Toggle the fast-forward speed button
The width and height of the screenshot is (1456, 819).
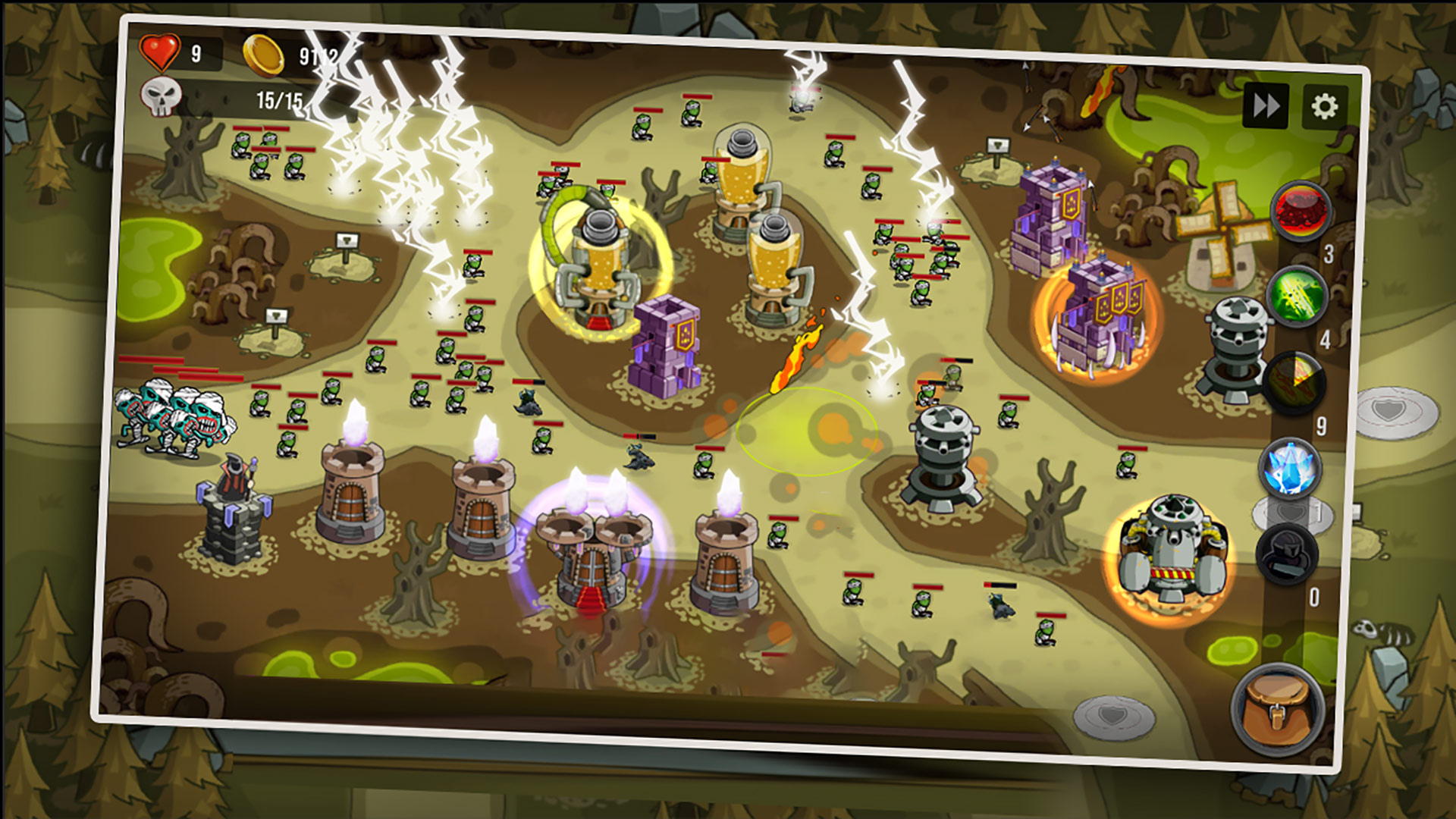(x=1265, y=105)
